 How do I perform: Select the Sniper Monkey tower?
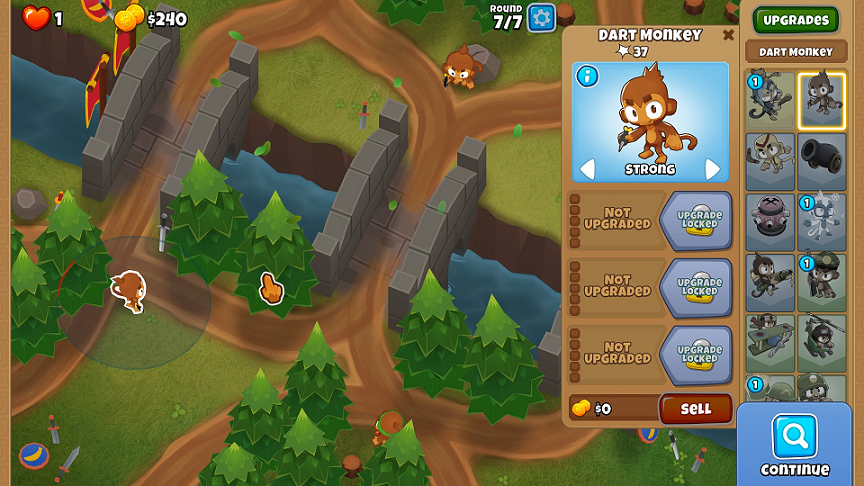coord(770,283)
